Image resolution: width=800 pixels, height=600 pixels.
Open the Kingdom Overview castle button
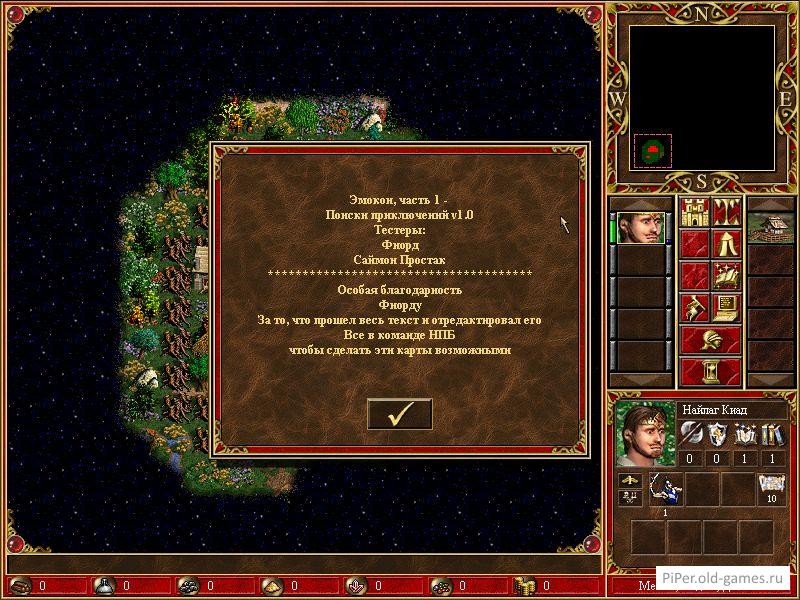coord(694,212)
